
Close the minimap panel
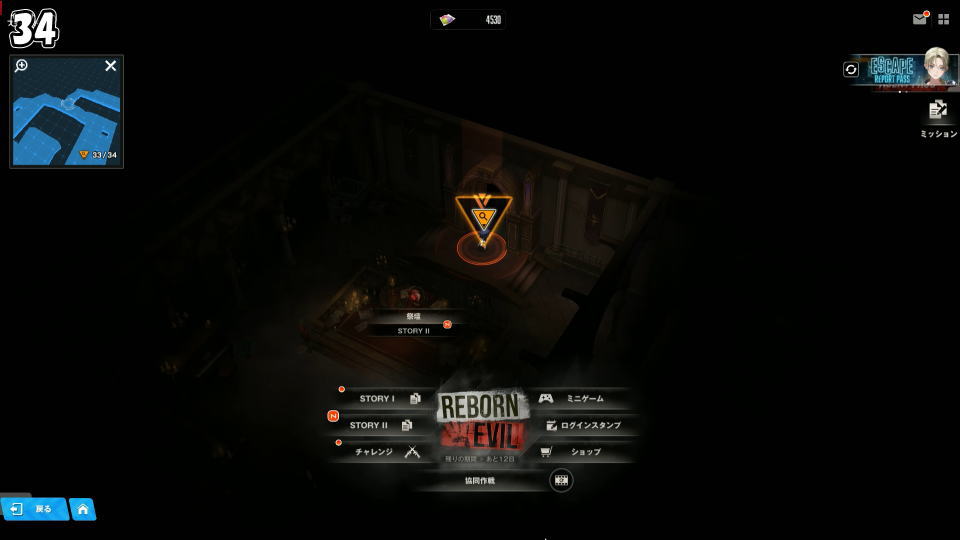point(111,66)
